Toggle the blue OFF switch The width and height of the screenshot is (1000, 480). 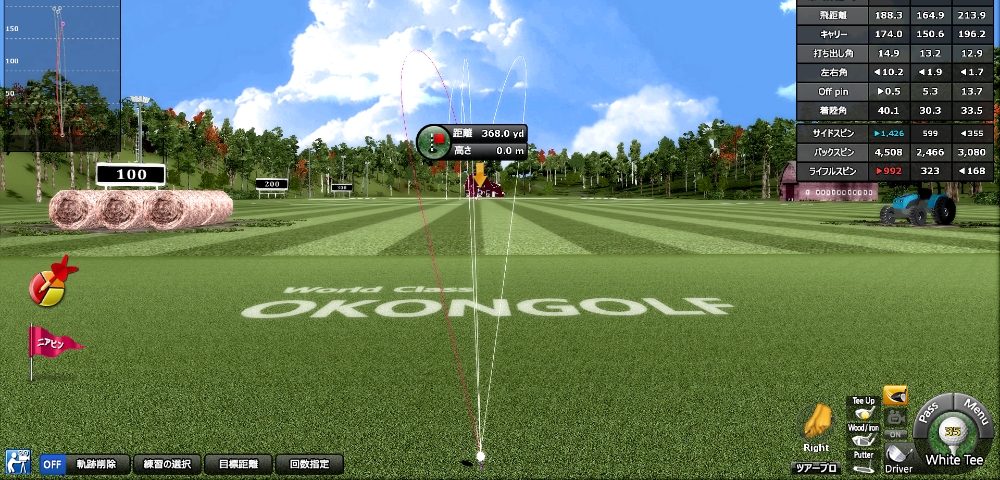[53, 464]
